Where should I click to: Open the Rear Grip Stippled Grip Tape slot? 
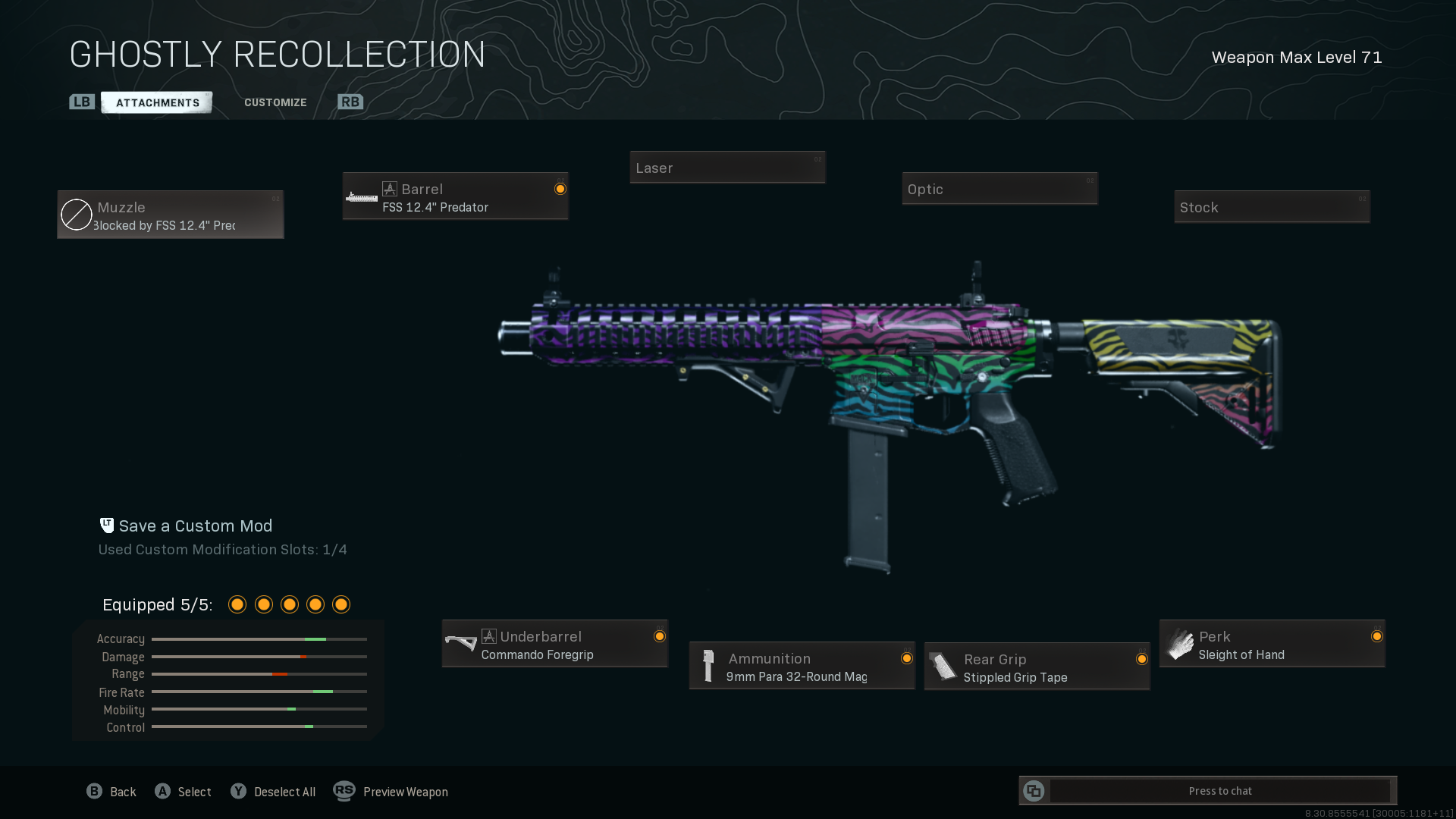pos(1037,667)
